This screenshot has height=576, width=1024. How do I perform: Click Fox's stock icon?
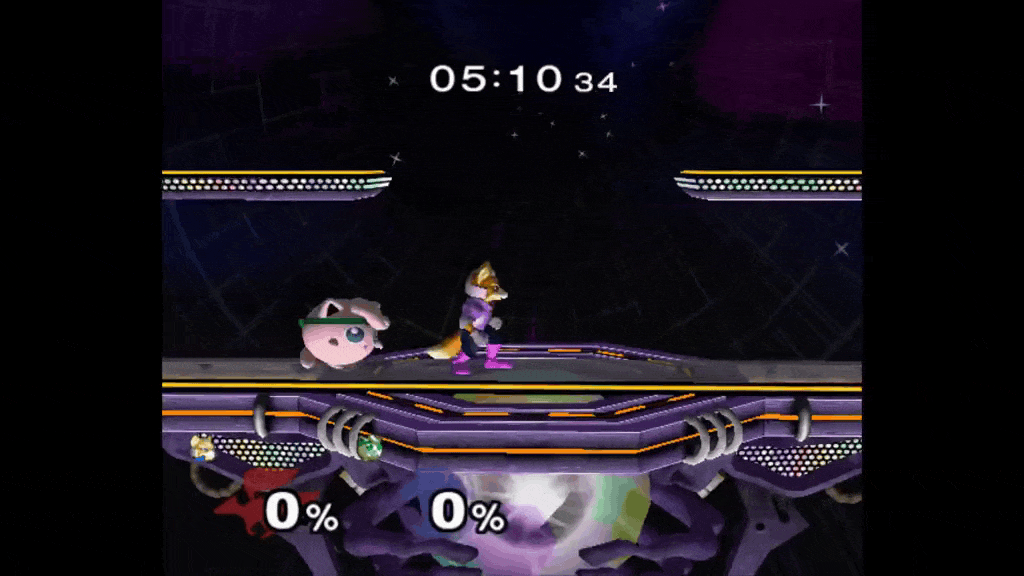(x=203, y=446)
